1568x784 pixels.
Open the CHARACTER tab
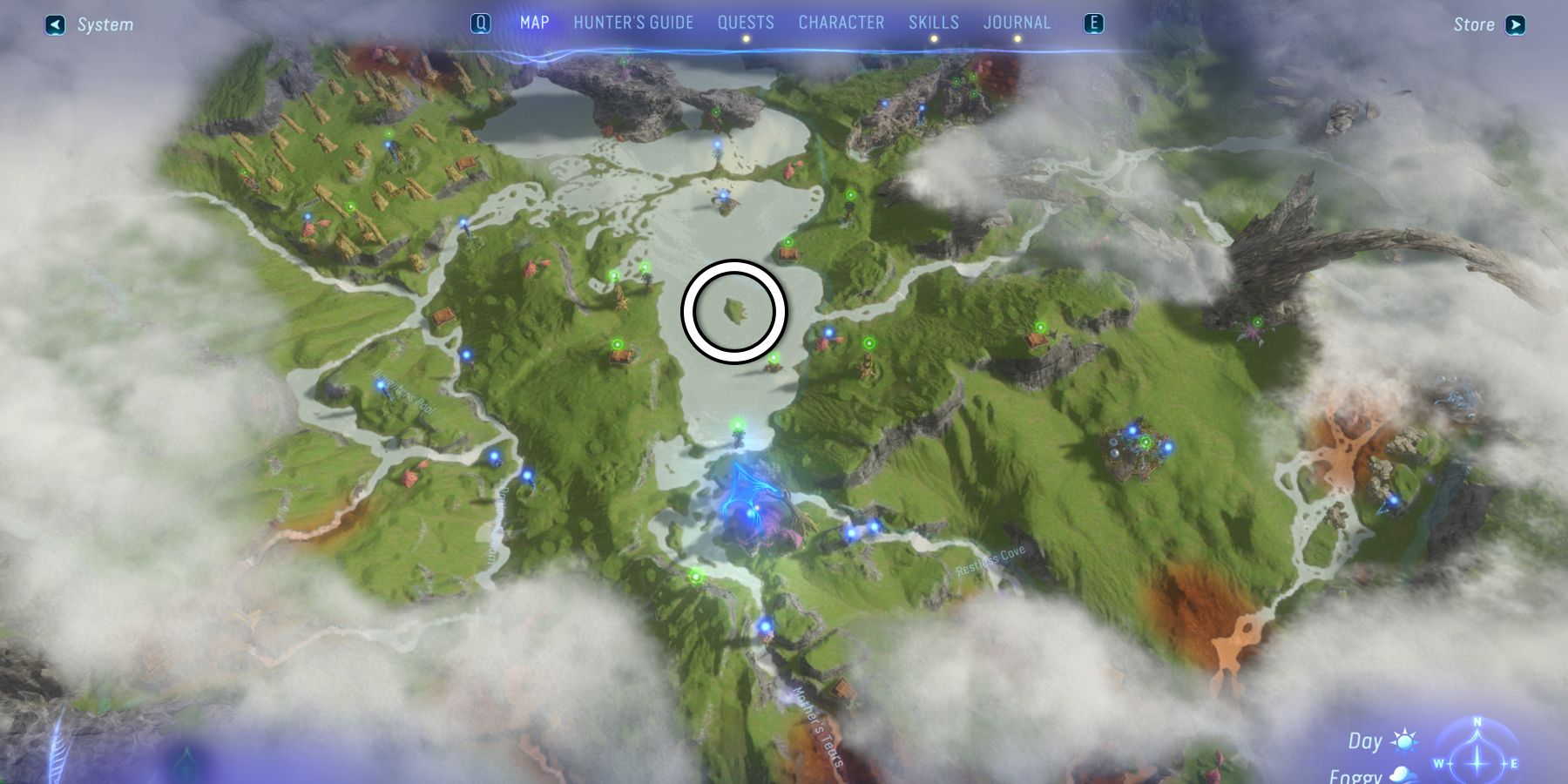(x=841, y=23)
